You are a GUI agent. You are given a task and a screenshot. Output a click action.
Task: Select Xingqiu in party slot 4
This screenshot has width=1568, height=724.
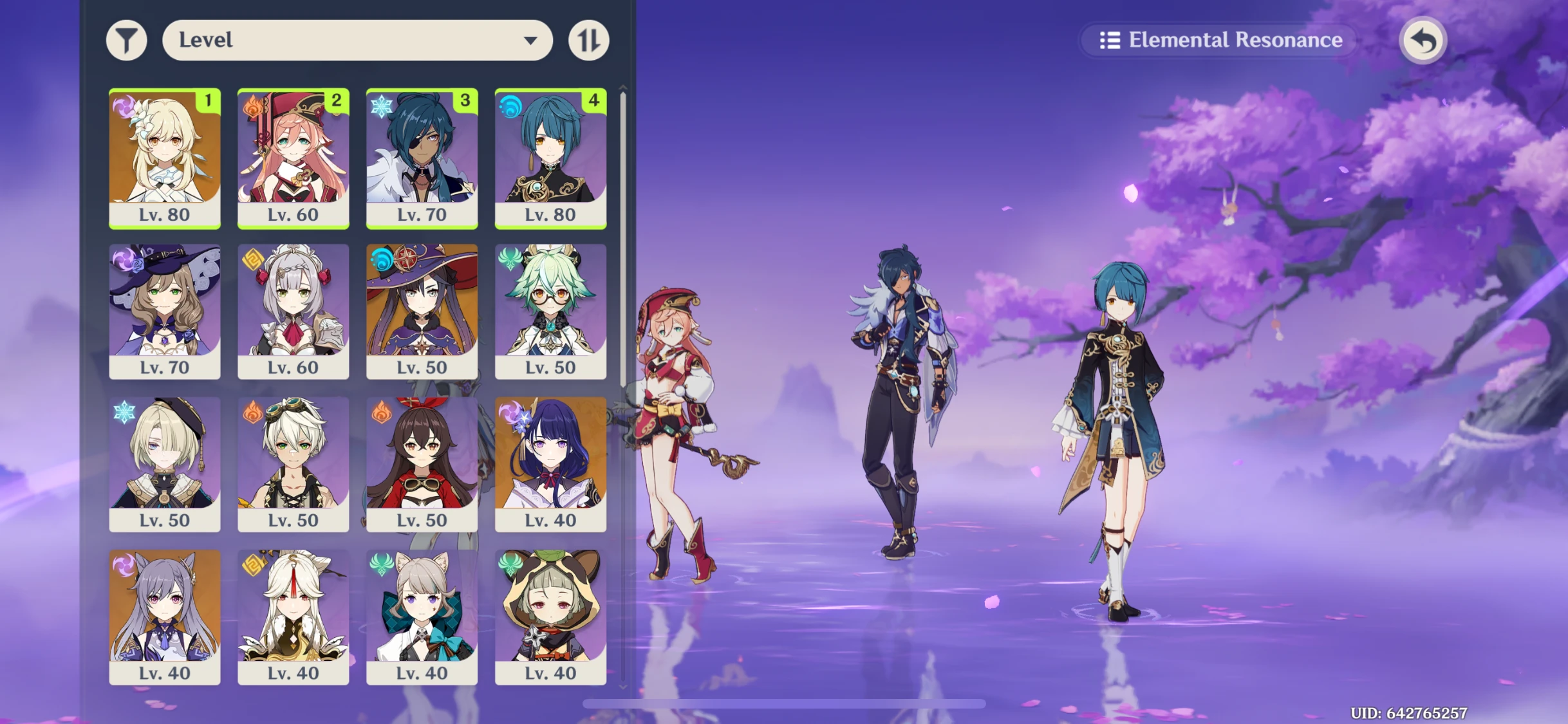click(550, 158)
